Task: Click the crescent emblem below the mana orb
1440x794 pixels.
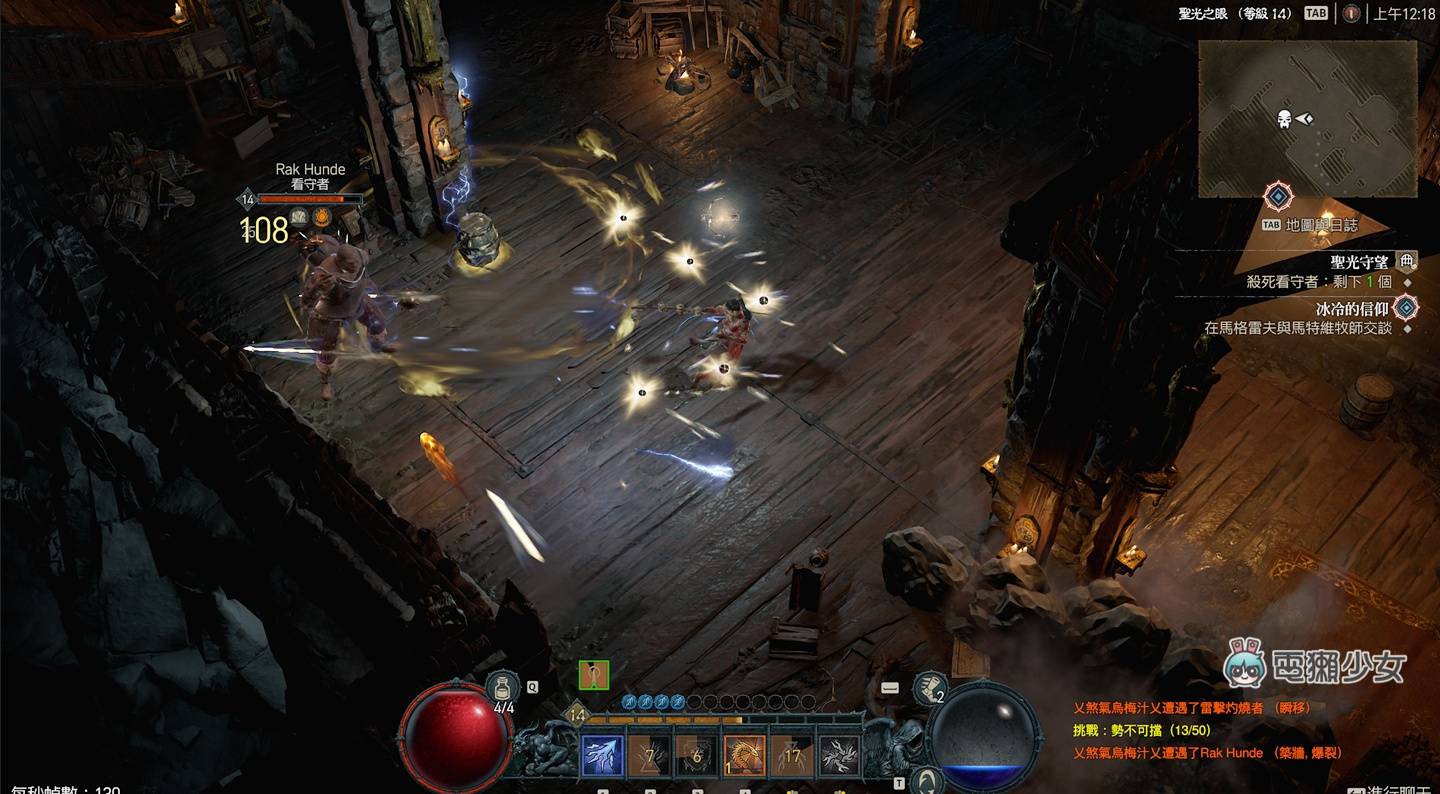Action: [x=929, y=780]
